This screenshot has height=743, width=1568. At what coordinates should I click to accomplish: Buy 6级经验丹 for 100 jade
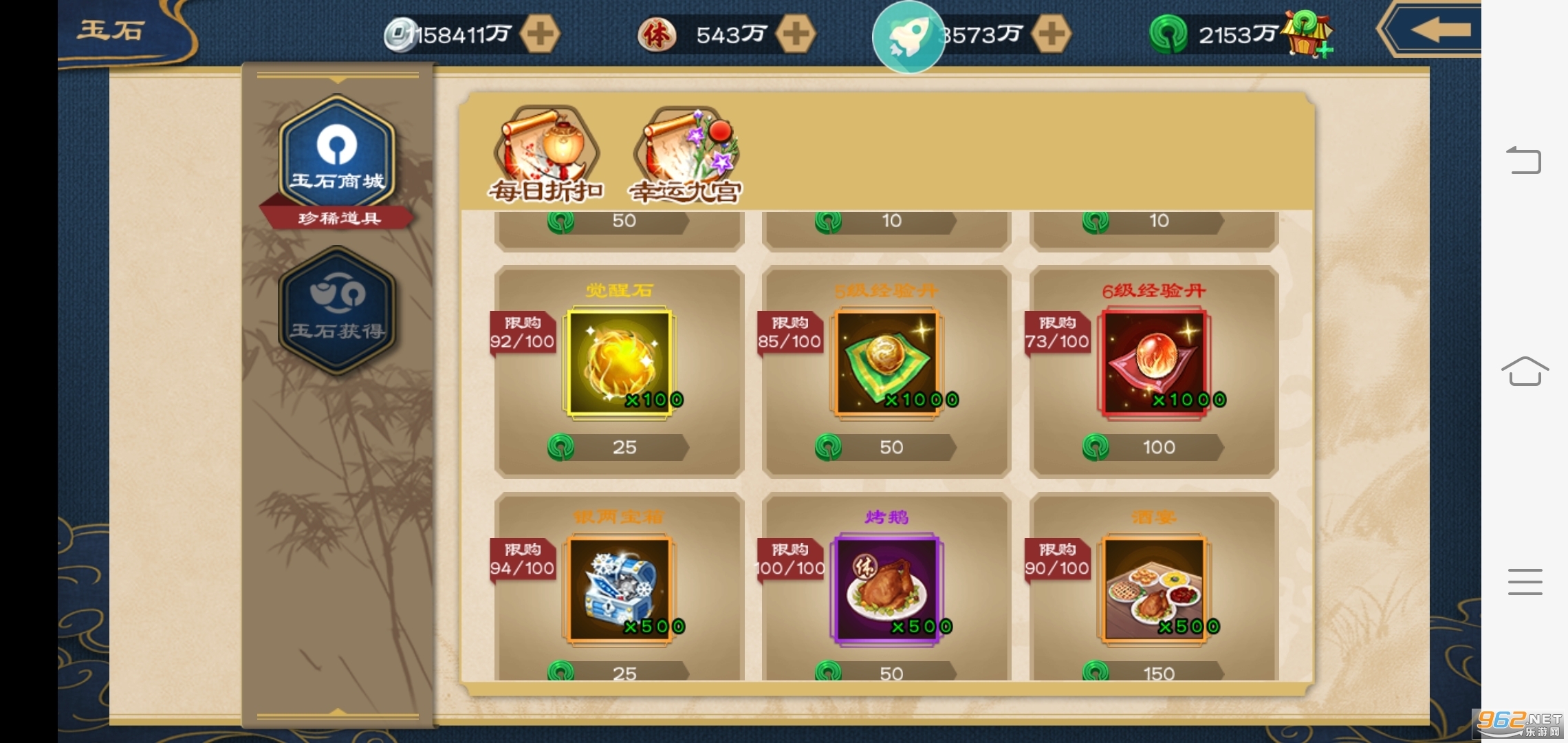[1153, 447]
